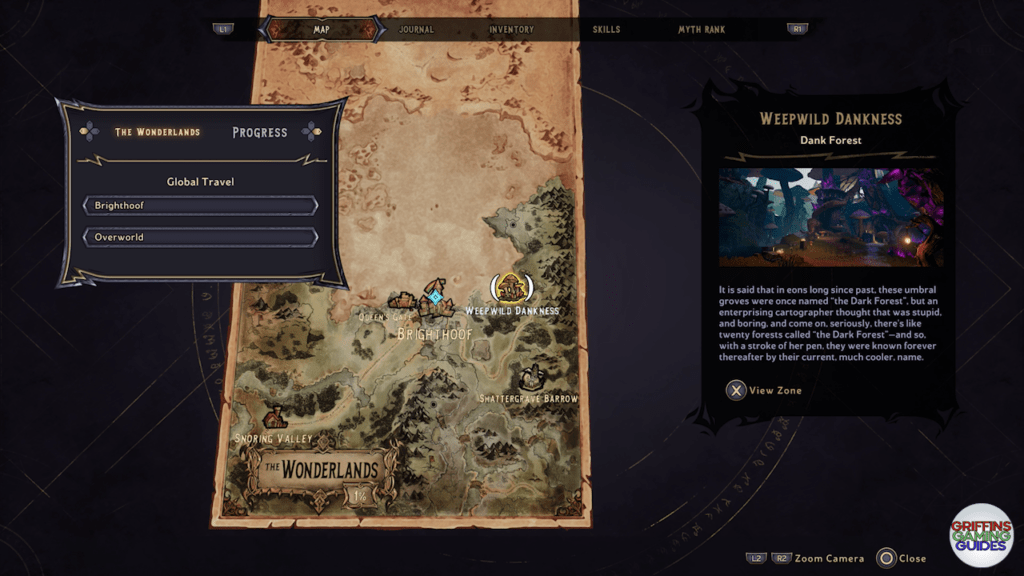The width and height of the screenshot is (1024, 576).
Task: Select the Shattergrave Barrow map marker
Action: tap(531, 378)
